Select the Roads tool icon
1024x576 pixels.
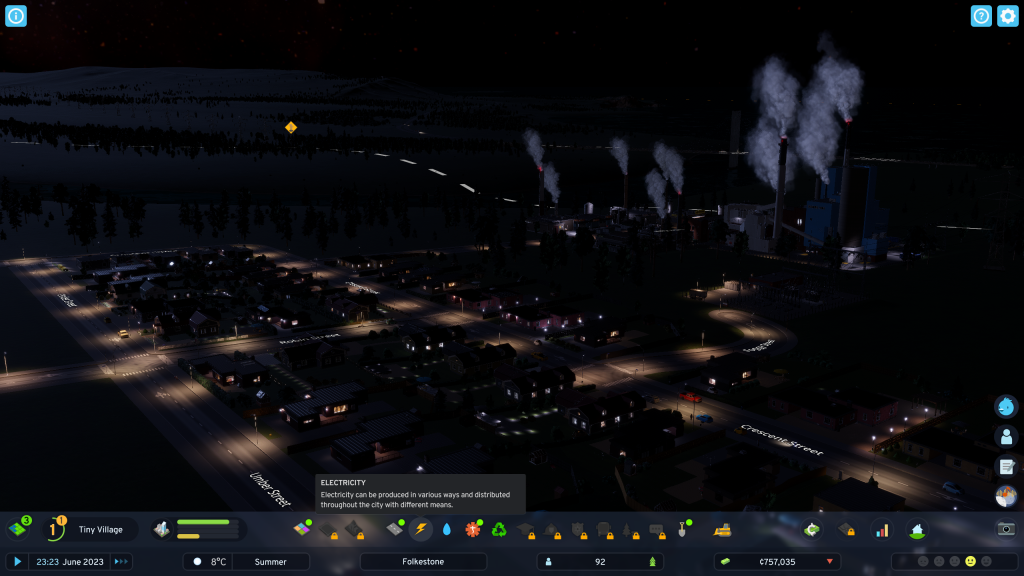[395, 529]
